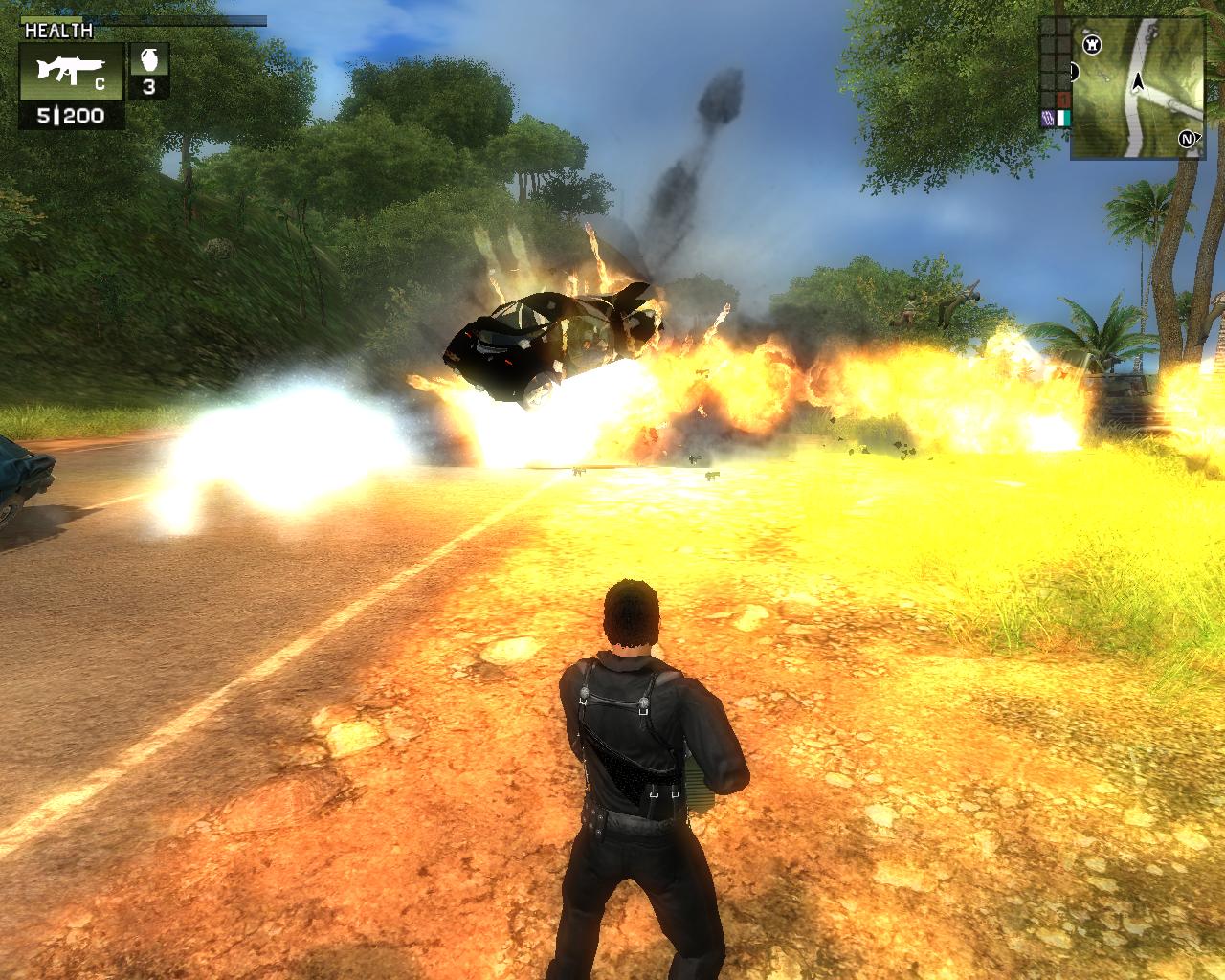The width and height of the screenshot is (1225, 980).
Task: Select the black player arrow on minimap
Action: (1138, 83)
